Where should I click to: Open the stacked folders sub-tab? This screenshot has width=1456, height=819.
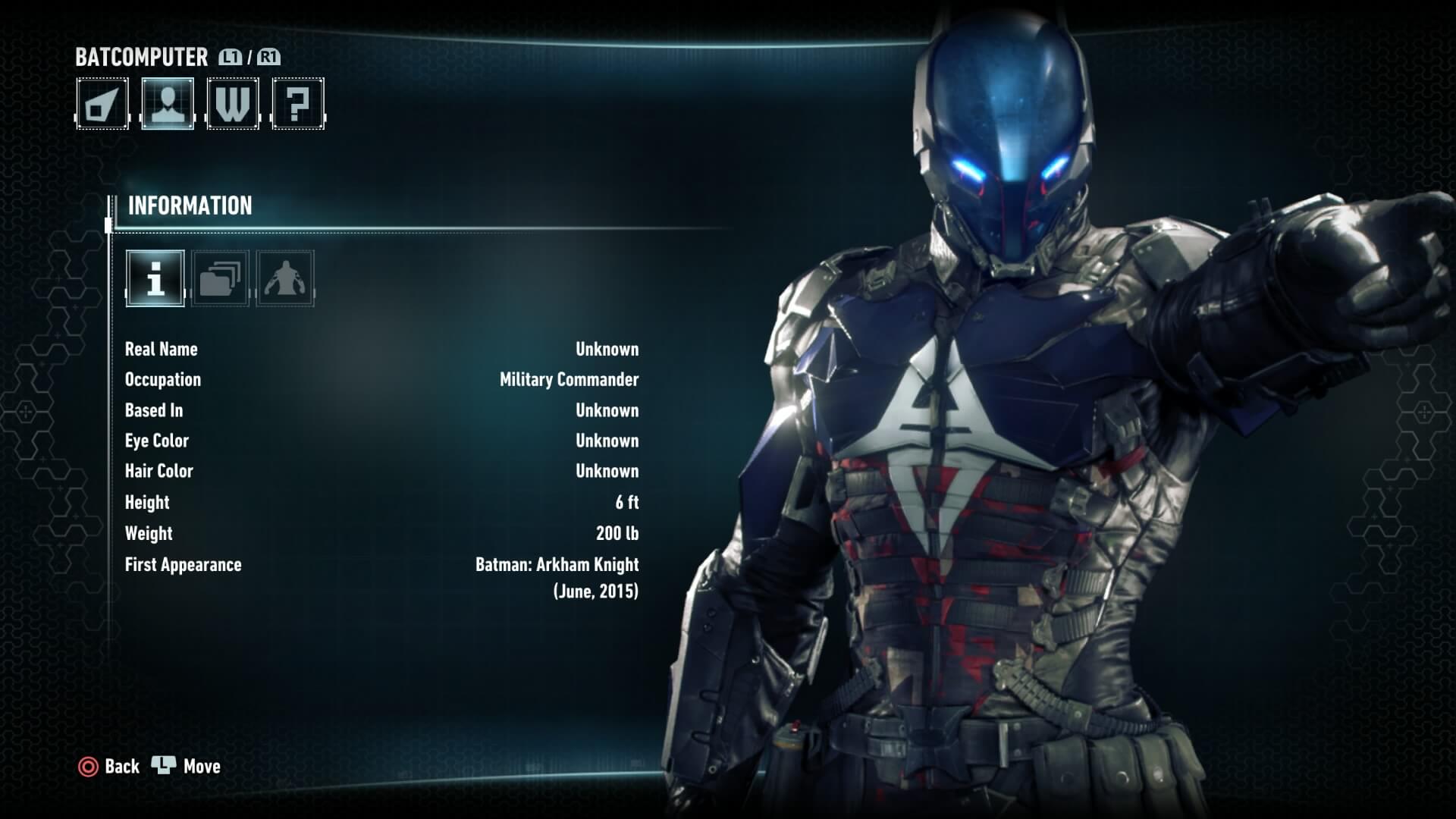click(x=220, y=278)
